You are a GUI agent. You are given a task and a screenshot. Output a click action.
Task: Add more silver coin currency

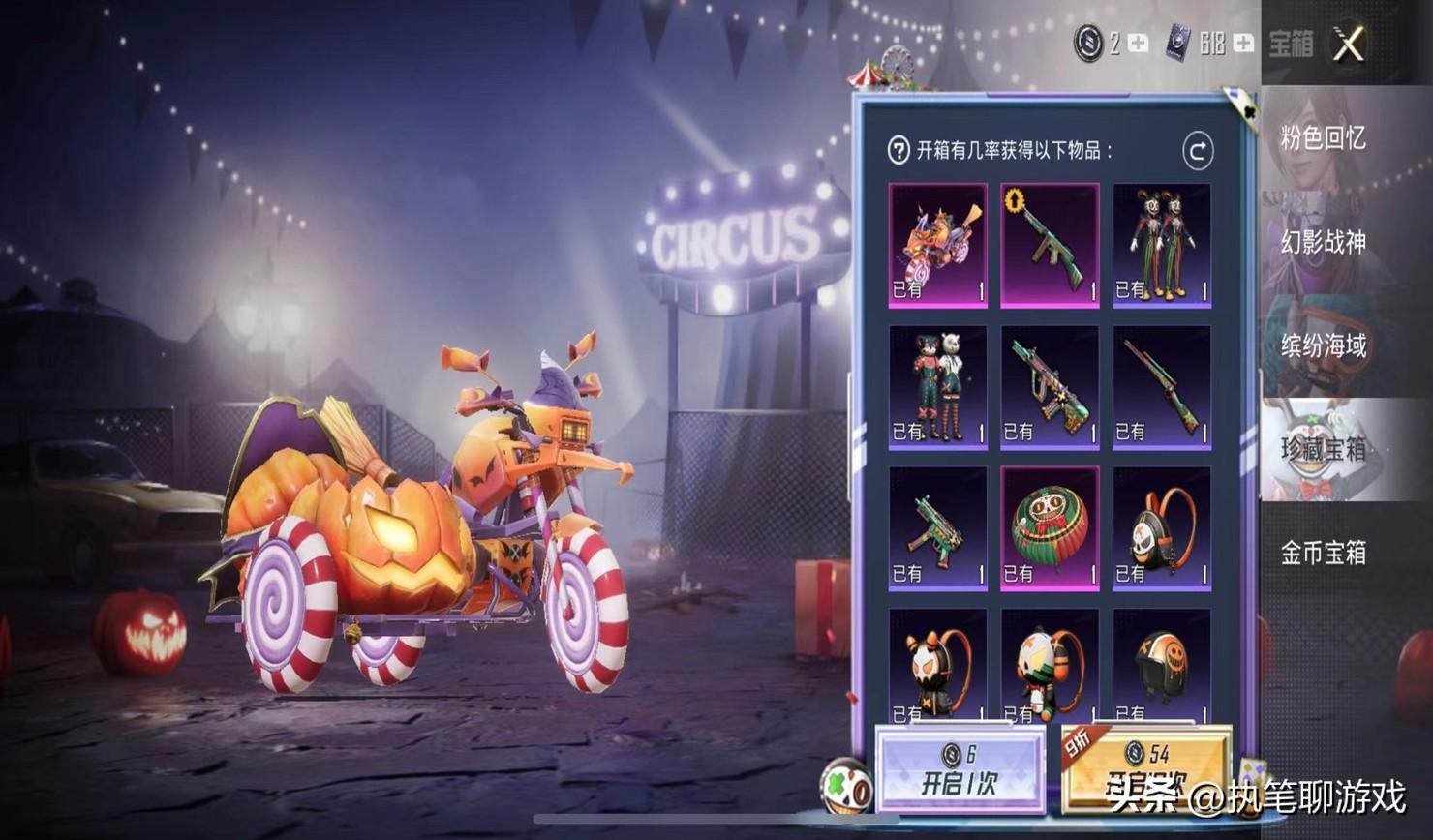click(x=1139, y=44)
